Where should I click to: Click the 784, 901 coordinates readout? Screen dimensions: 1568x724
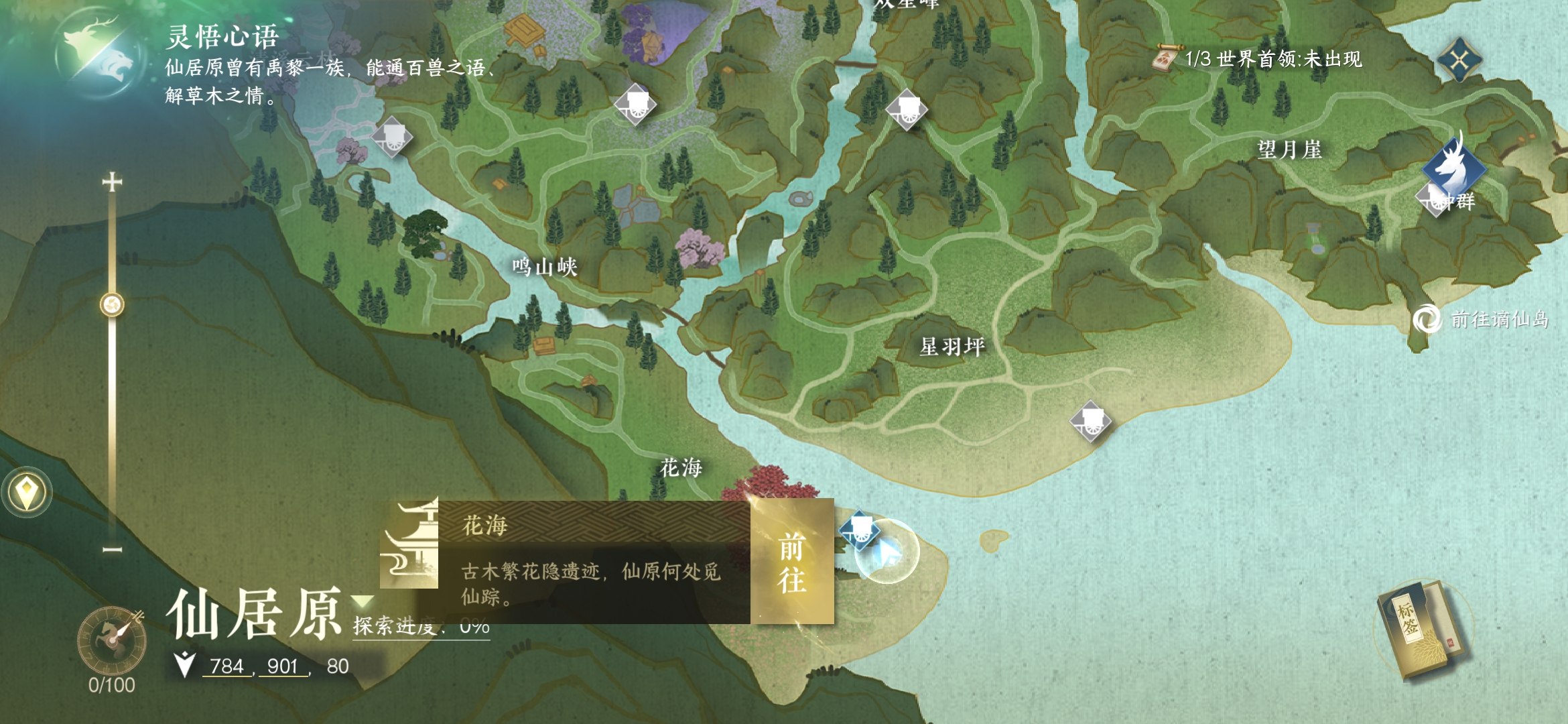coord(259,666)
